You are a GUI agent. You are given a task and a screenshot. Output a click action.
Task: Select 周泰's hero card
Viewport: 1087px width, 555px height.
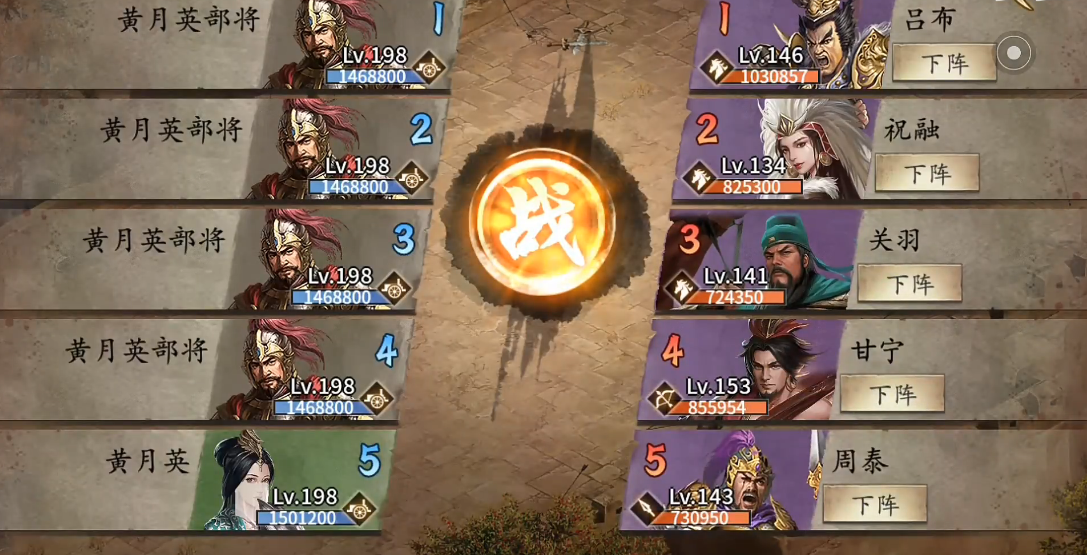point(730,482)
